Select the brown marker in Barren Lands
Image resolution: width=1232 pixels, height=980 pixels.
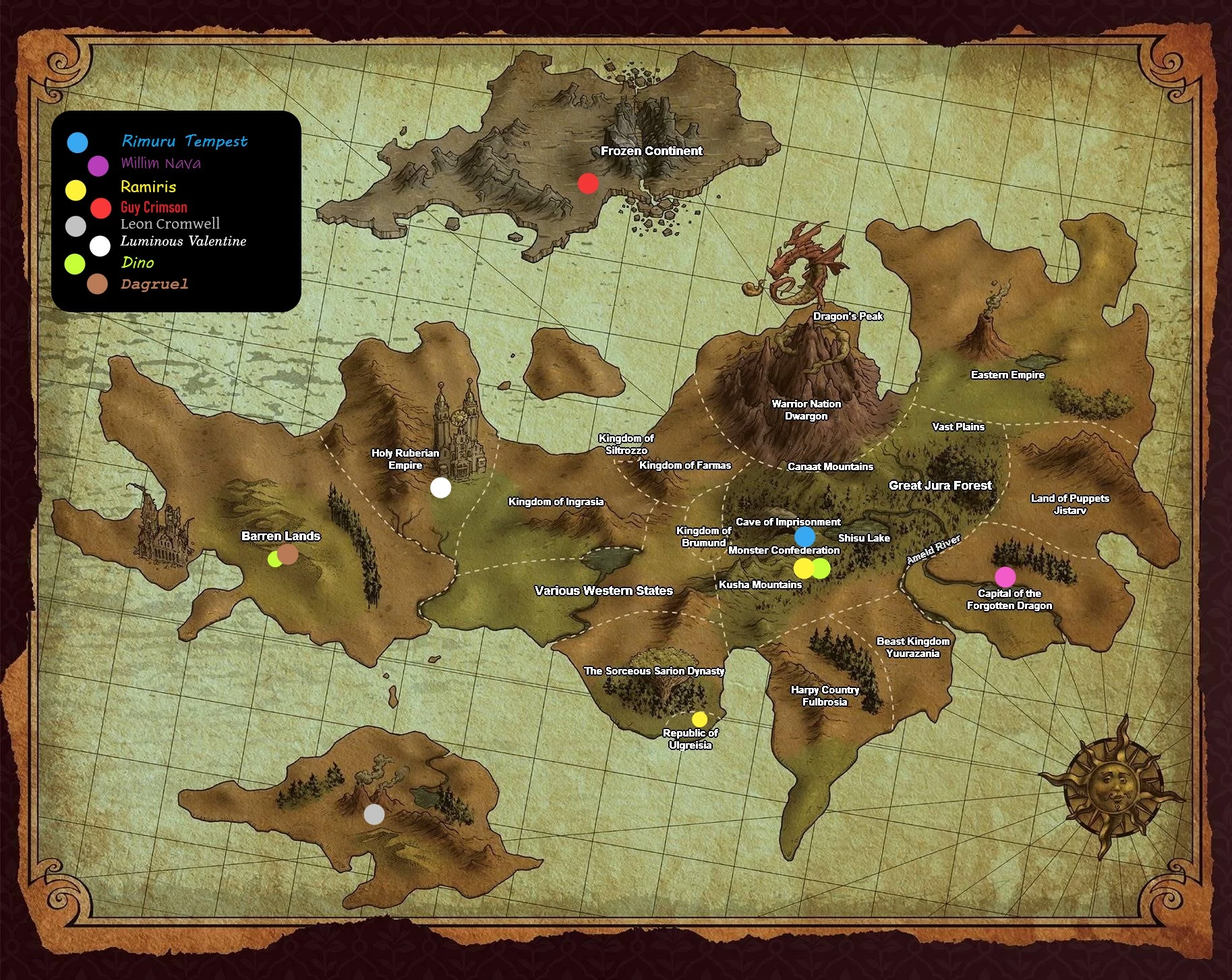coord(288,554)
